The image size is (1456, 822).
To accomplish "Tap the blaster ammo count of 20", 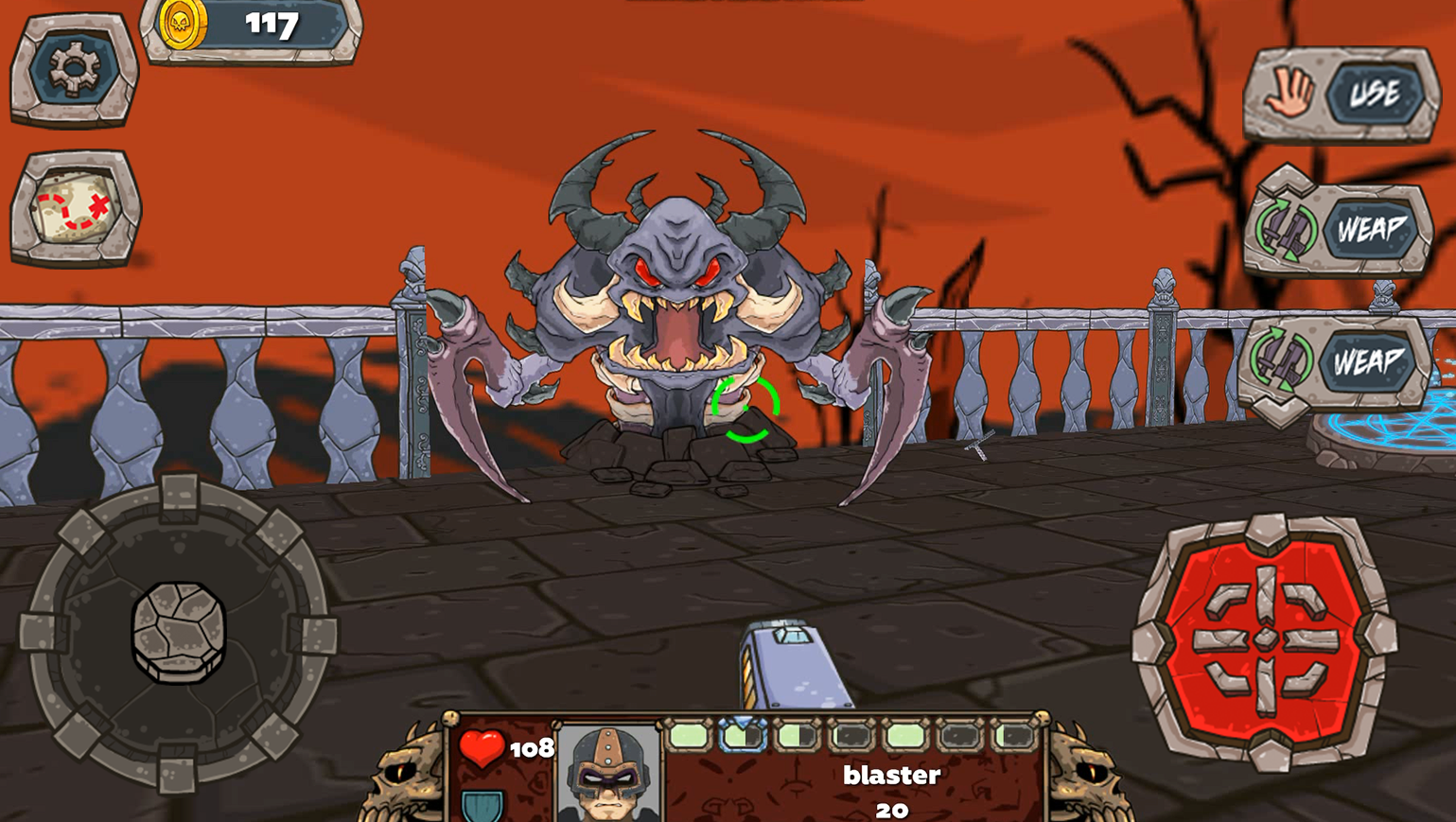I will (893, 809).
